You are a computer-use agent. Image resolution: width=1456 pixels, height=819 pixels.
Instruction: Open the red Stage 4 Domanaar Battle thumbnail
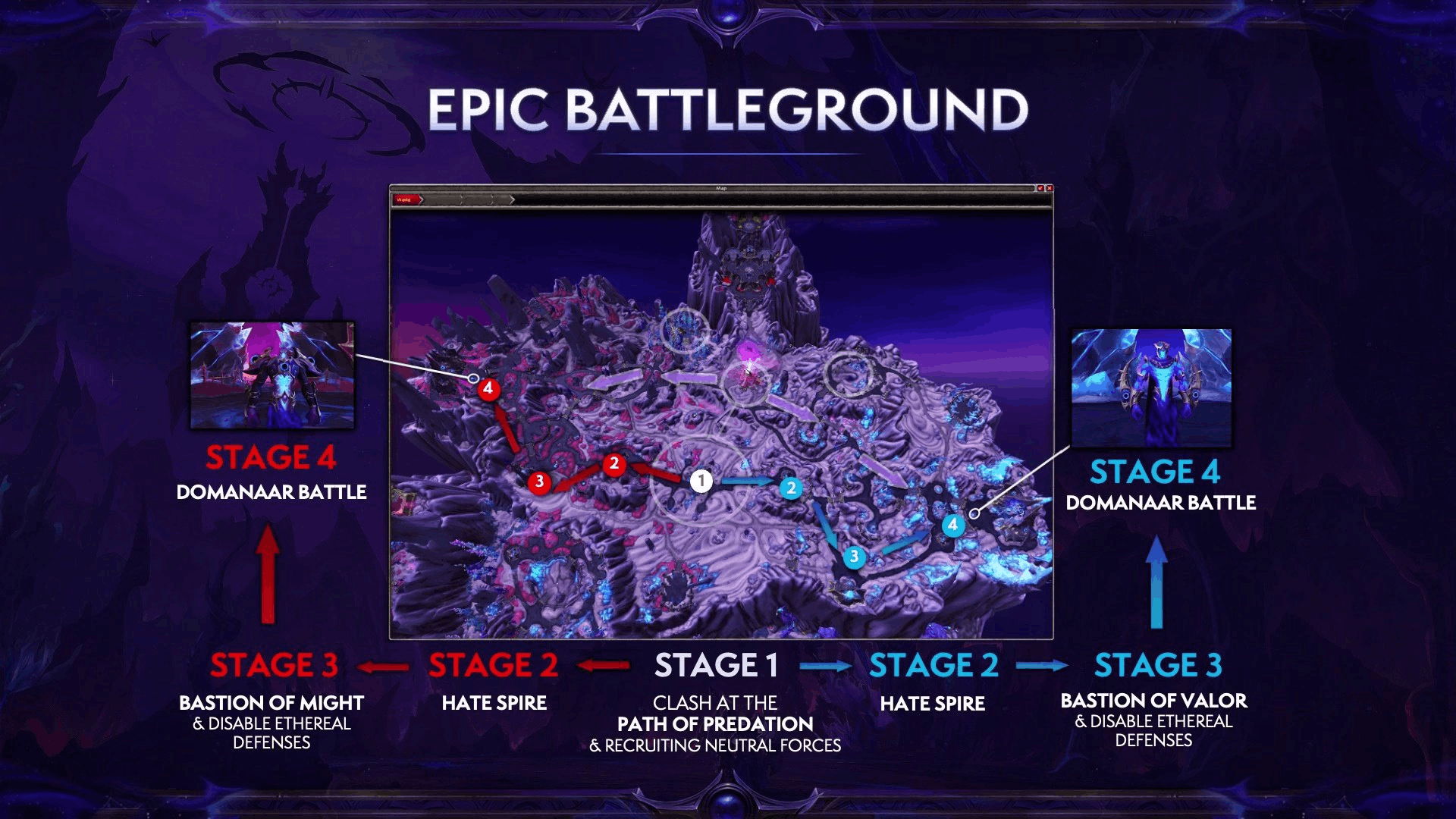(271, 375)
